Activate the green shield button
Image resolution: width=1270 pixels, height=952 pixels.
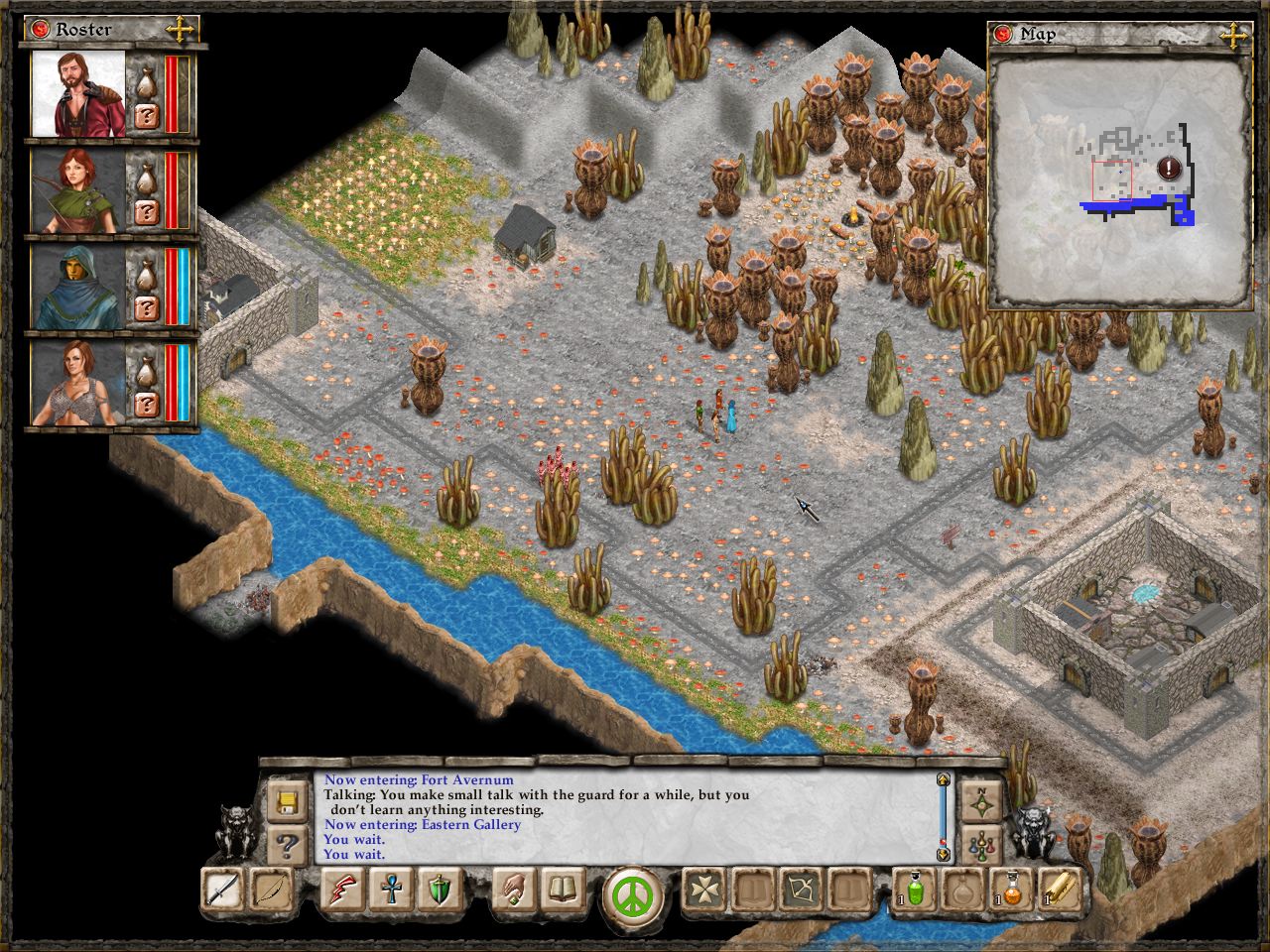438,890
